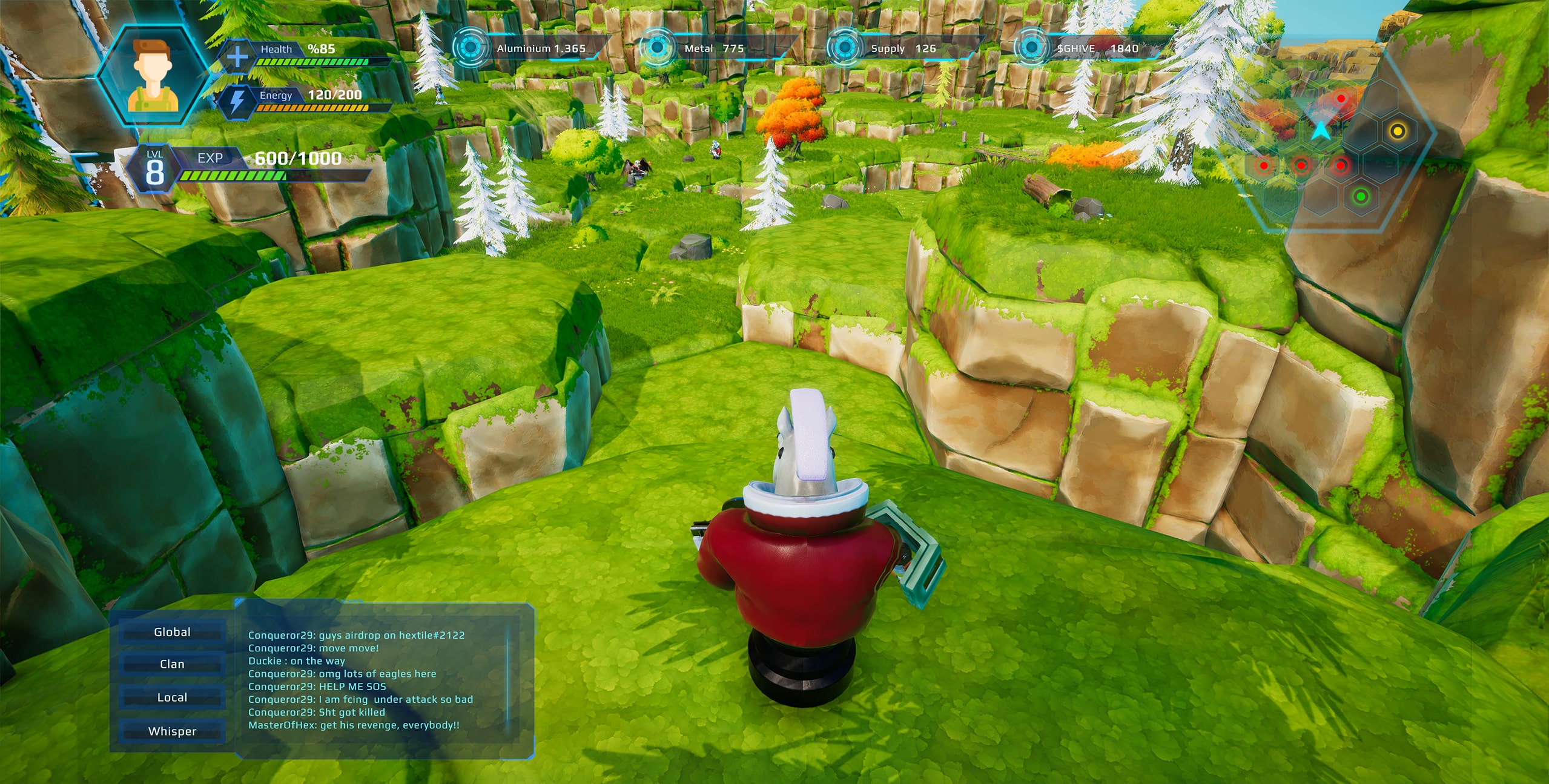Viewport: 1549px width, 784px height.
Task: Select the green marker on the minimap
Action: tap(1361, 196)
